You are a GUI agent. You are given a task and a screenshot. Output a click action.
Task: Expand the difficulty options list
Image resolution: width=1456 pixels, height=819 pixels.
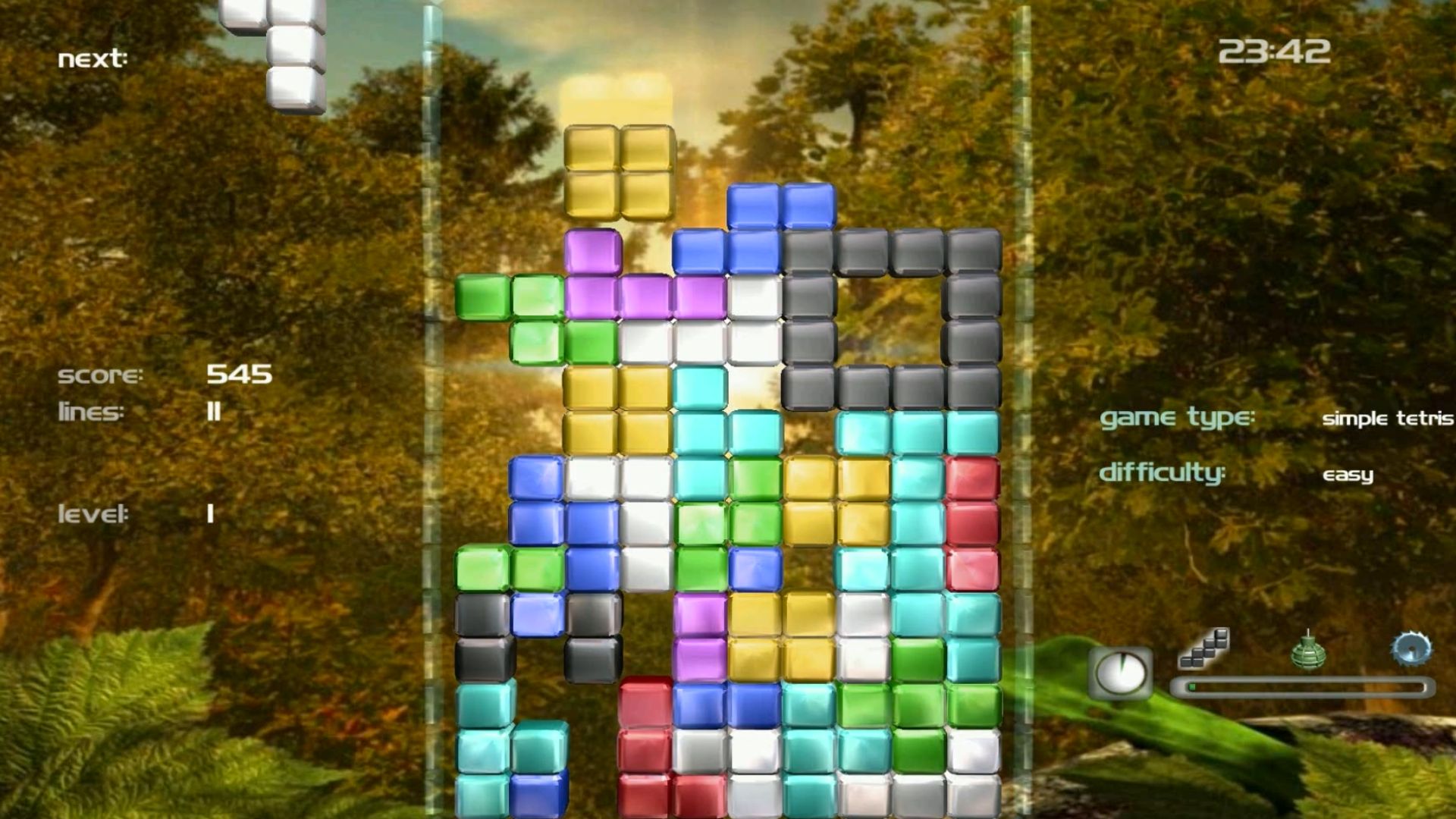(1164, 474)
